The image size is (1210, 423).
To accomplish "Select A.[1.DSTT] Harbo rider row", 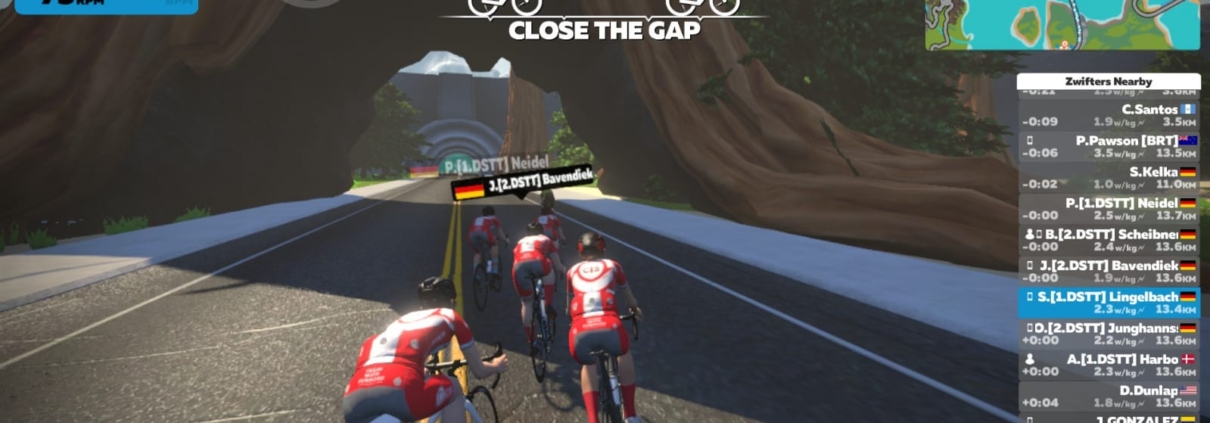I will pyautogui.click(x=1109, y=364).
